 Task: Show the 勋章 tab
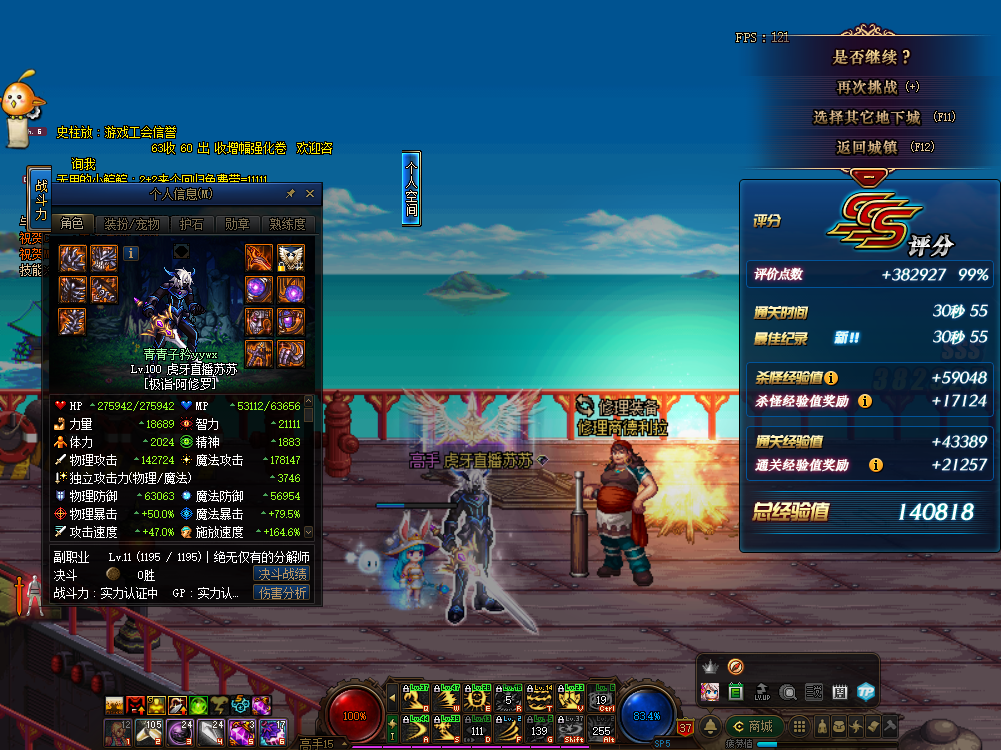coord(237,224)
